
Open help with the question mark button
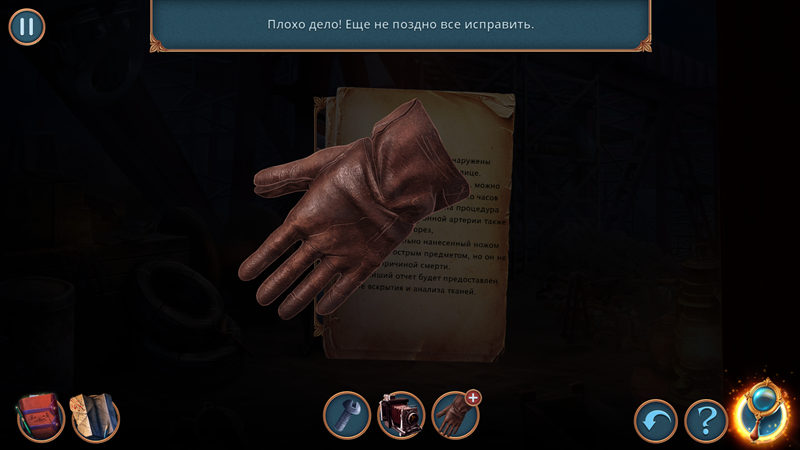pyautogui.click(x=706, y=421)
